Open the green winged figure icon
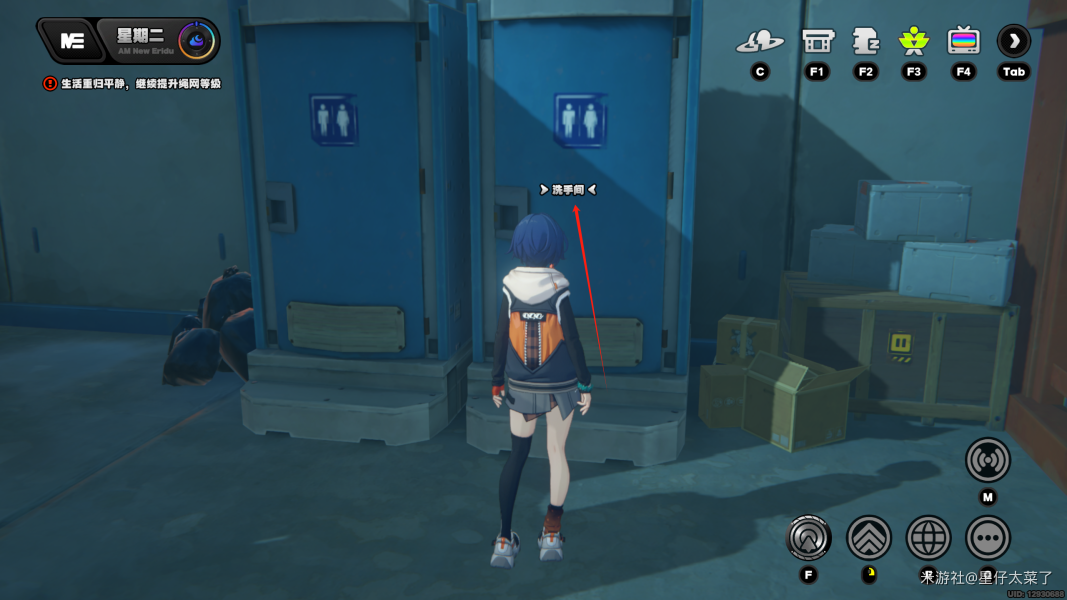This screenshot has height=600, width=1067. 913,42
